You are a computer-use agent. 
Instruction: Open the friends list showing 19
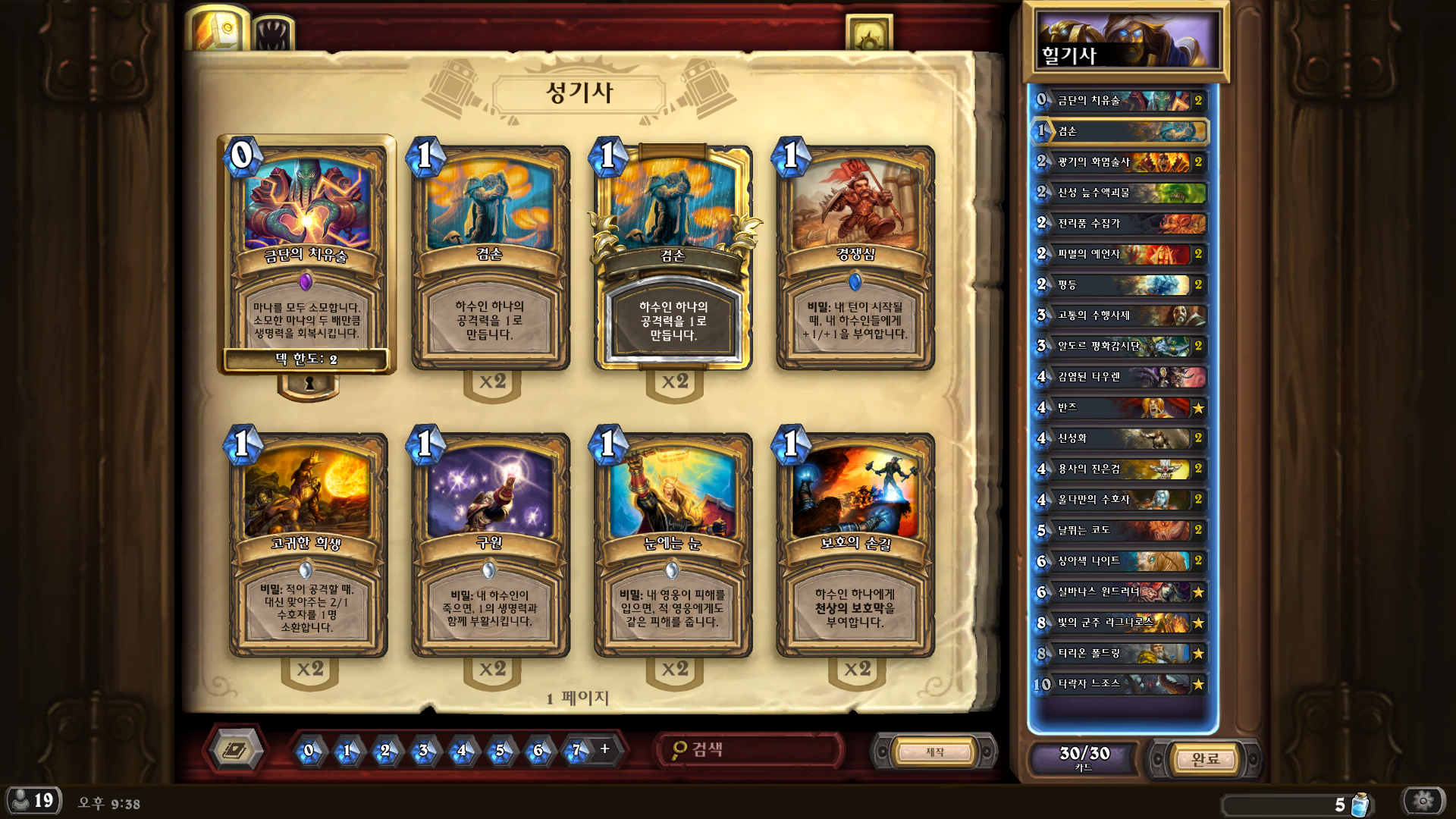coord(33,801)
